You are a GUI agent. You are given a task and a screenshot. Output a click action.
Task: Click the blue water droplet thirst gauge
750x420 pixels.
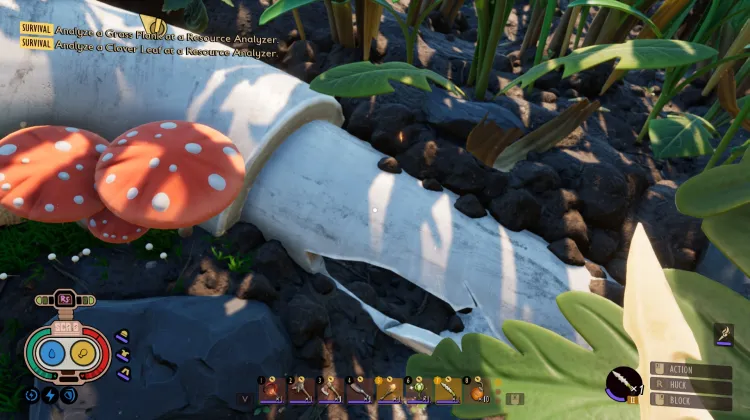click(x=50, y=352)
